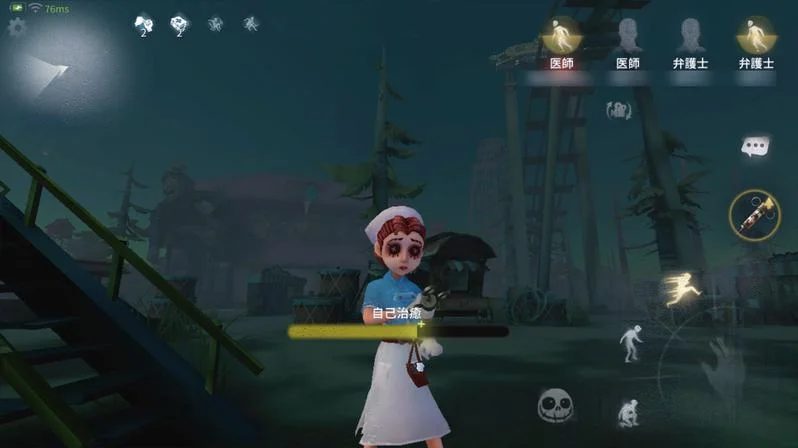Toggle the camera rotation icon
Screen dimensions: 798x448
pyautogui.click(x=619, y=110)
